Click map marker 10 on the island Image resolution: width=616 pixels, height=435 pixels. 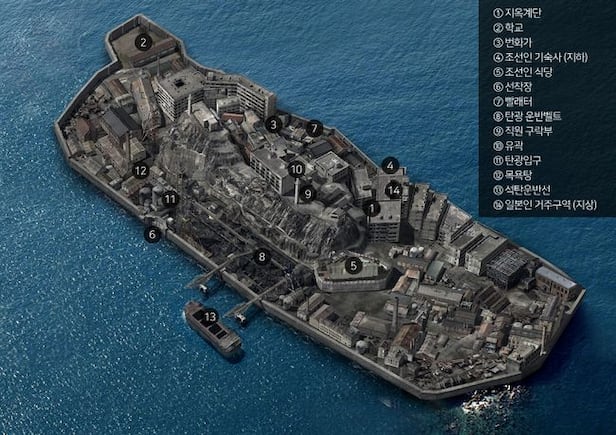click(296, 169)
